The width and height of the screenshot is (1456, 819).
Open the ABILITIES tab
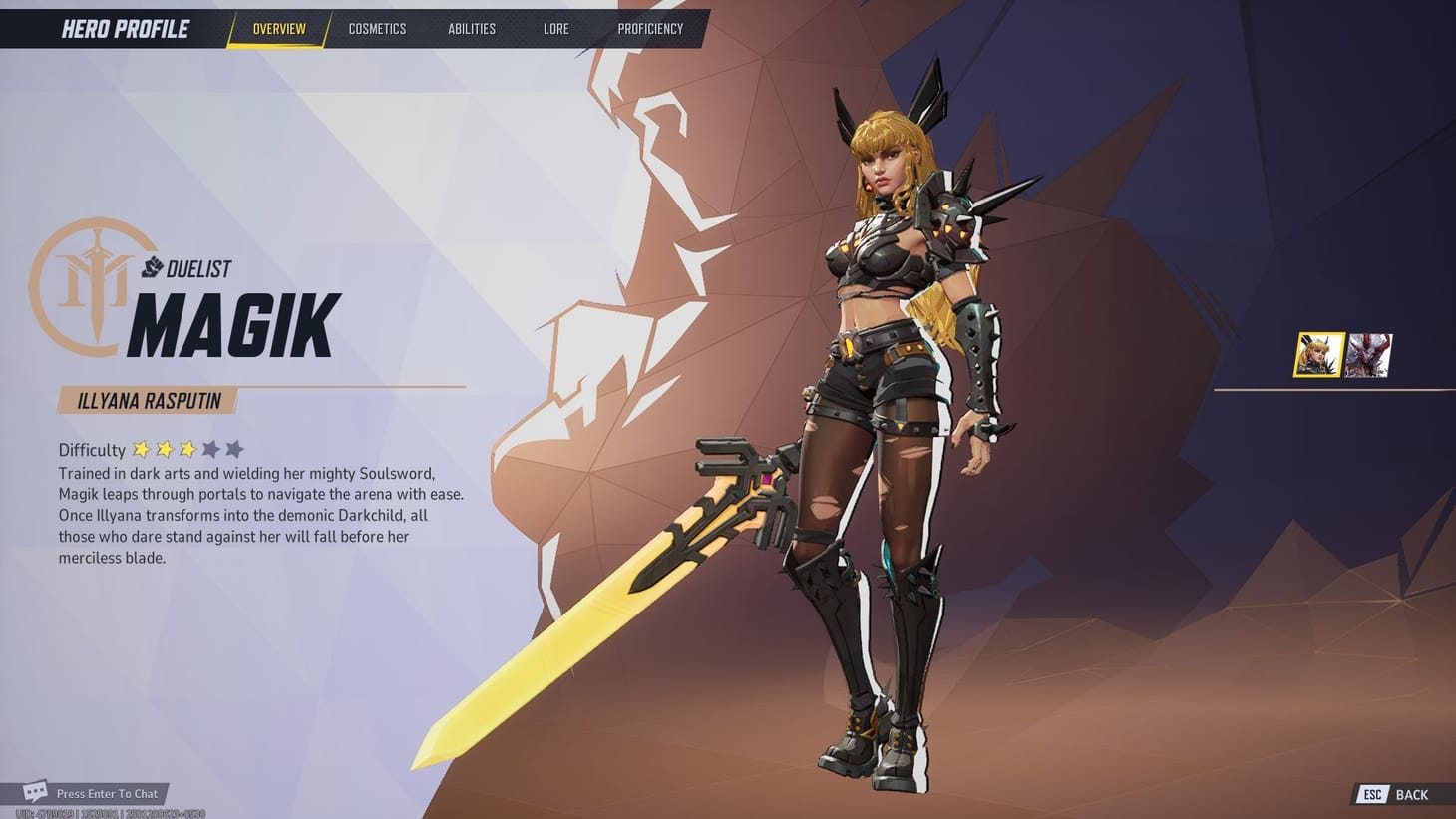click(471, 29)
